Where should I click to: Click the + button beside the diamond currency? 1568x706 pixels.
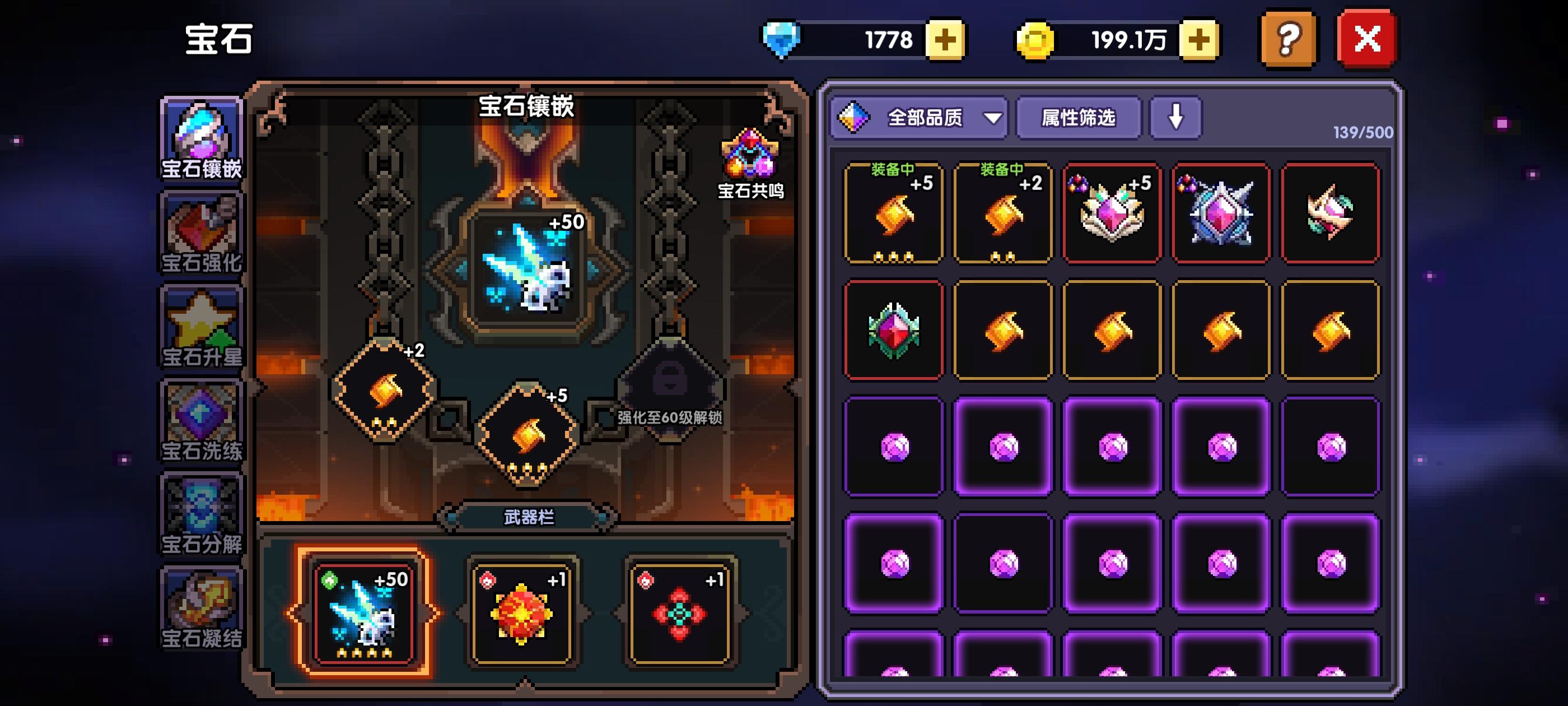click(x=946, y=39)
